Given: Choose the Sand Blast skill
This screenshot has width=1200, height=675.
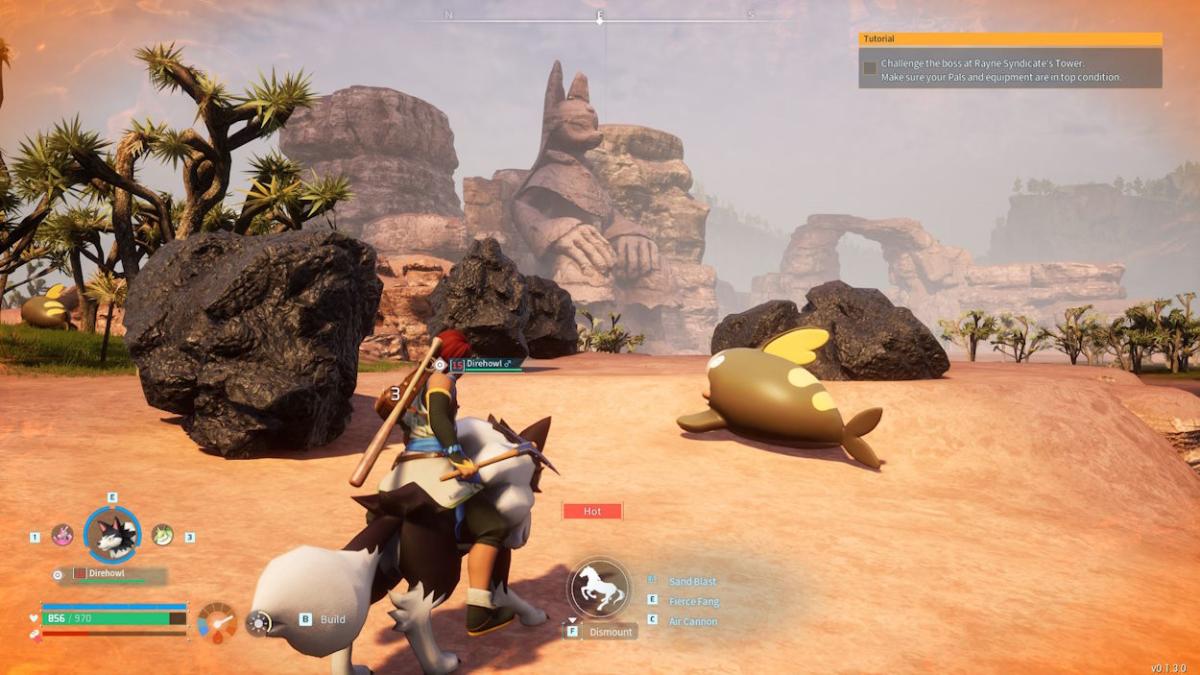Looking at the screenshot, I should [x=692, y=581].
